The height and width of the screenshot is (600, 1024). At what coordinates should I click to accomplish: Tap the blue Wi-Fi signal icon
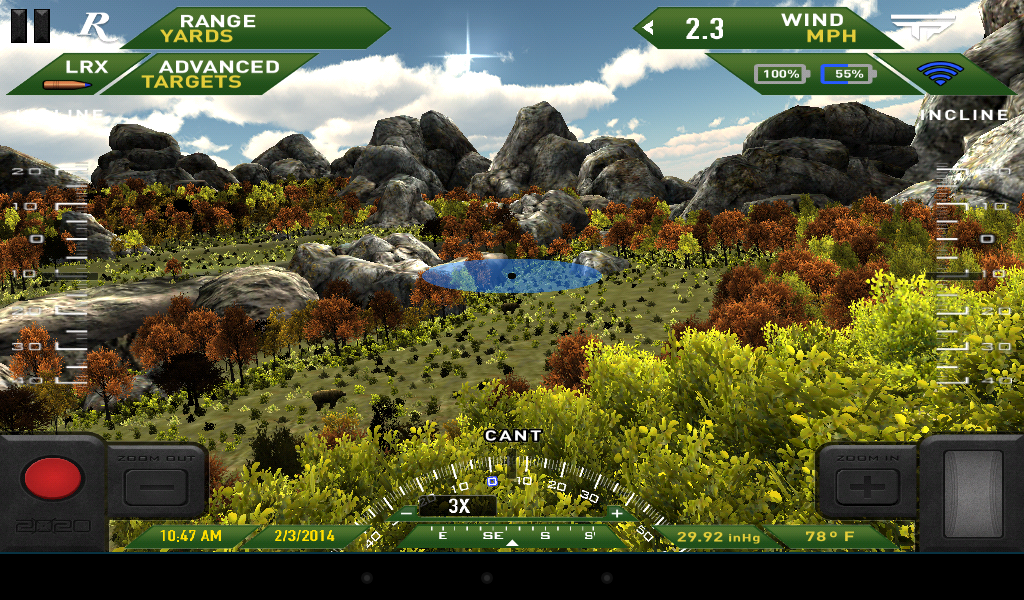pyautogui.click(x=940, y=74)
